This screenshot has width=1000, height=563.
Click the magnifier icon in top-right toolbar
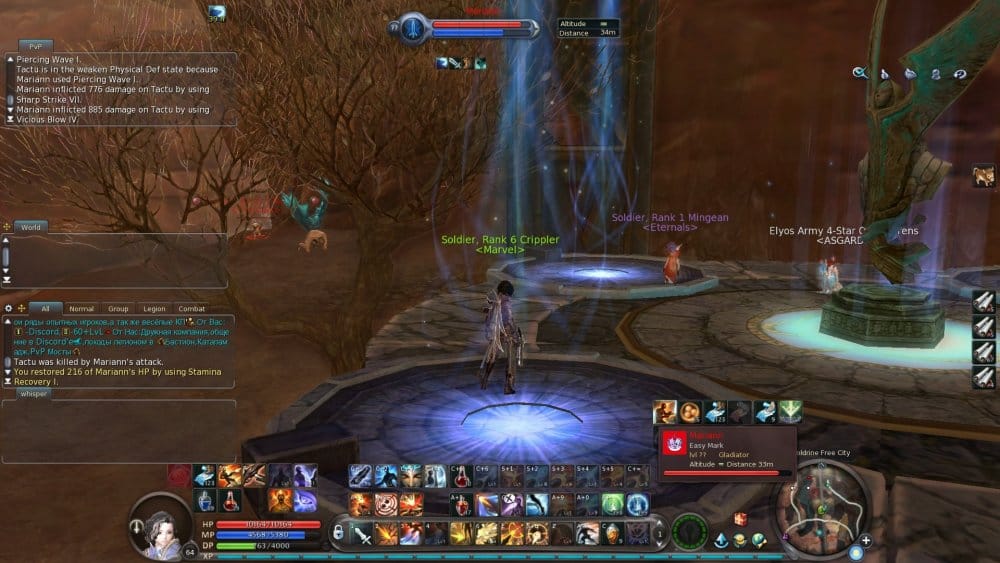858,73
